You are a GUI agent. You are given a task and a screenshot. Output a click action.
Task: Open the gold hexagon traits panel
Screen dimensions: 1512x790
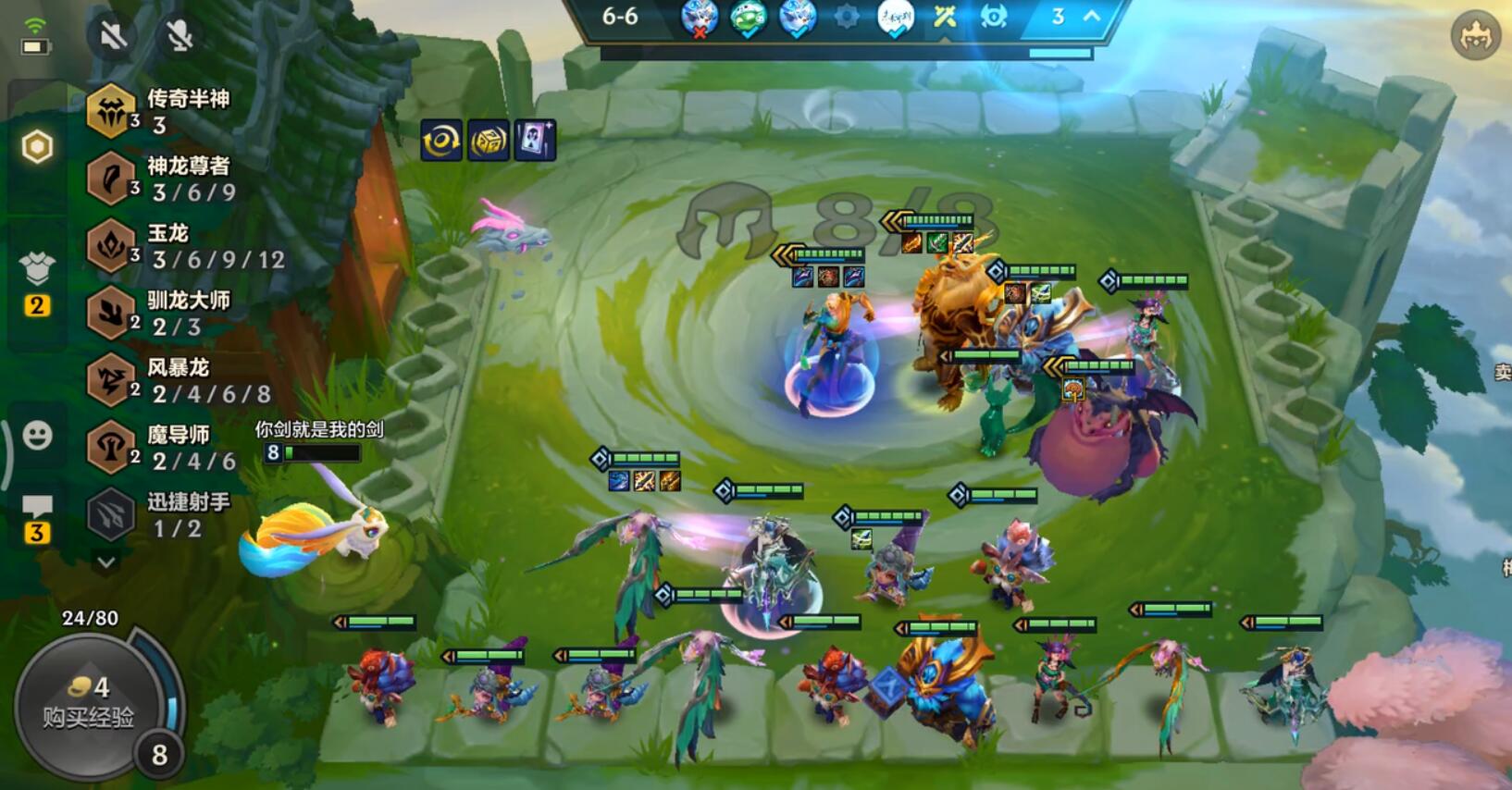pos(37,146)
